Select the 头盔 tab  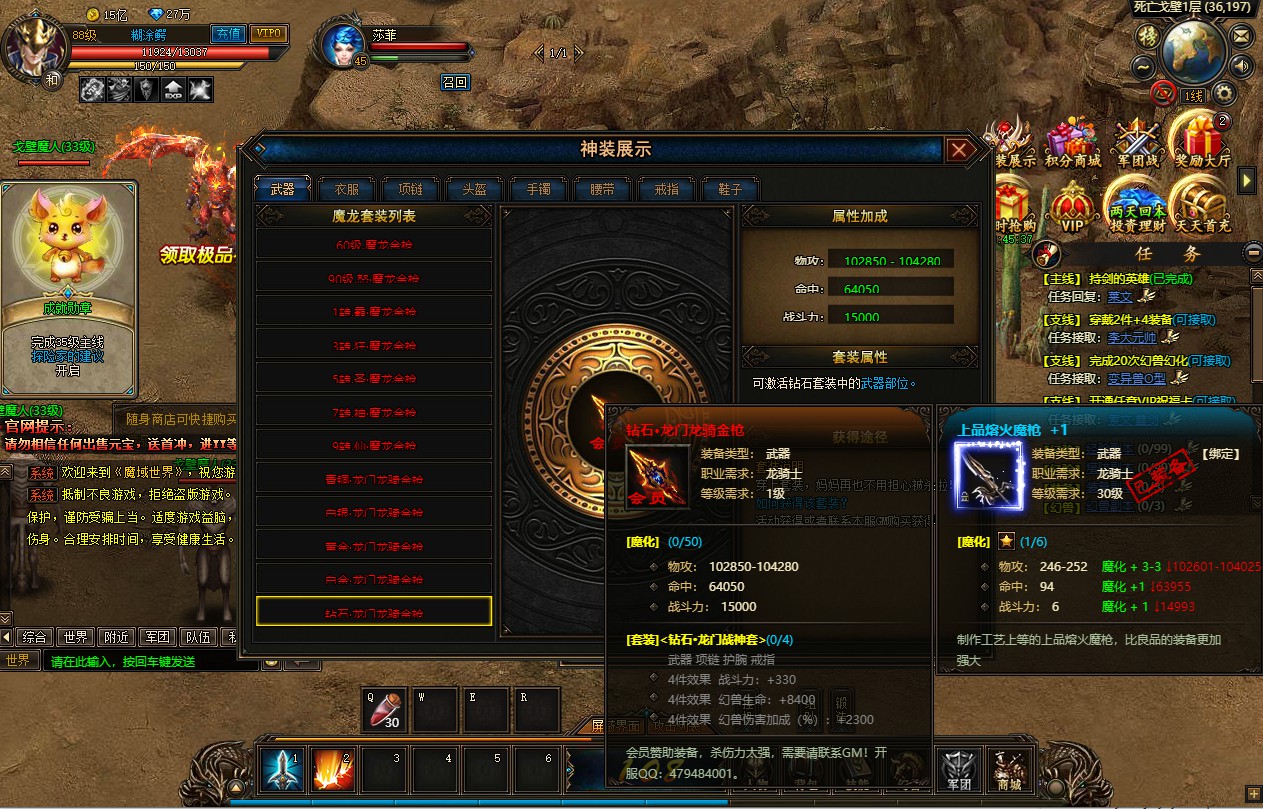pyautogui.click(x=473, y=189)
